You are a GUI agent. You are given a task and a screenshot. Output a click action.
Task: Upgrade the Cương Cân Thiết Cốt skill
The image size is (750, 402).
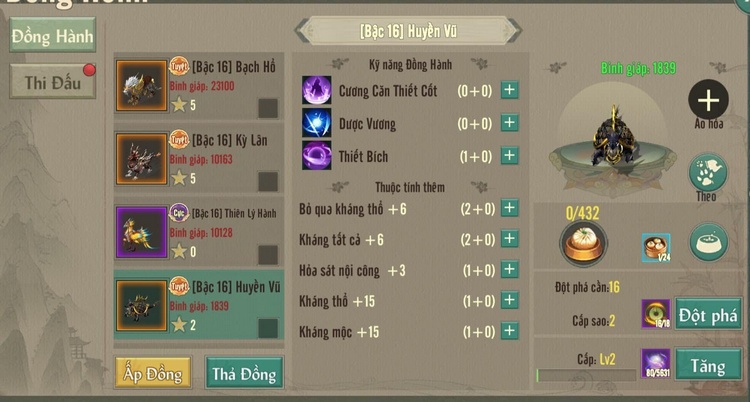[509, 91]
